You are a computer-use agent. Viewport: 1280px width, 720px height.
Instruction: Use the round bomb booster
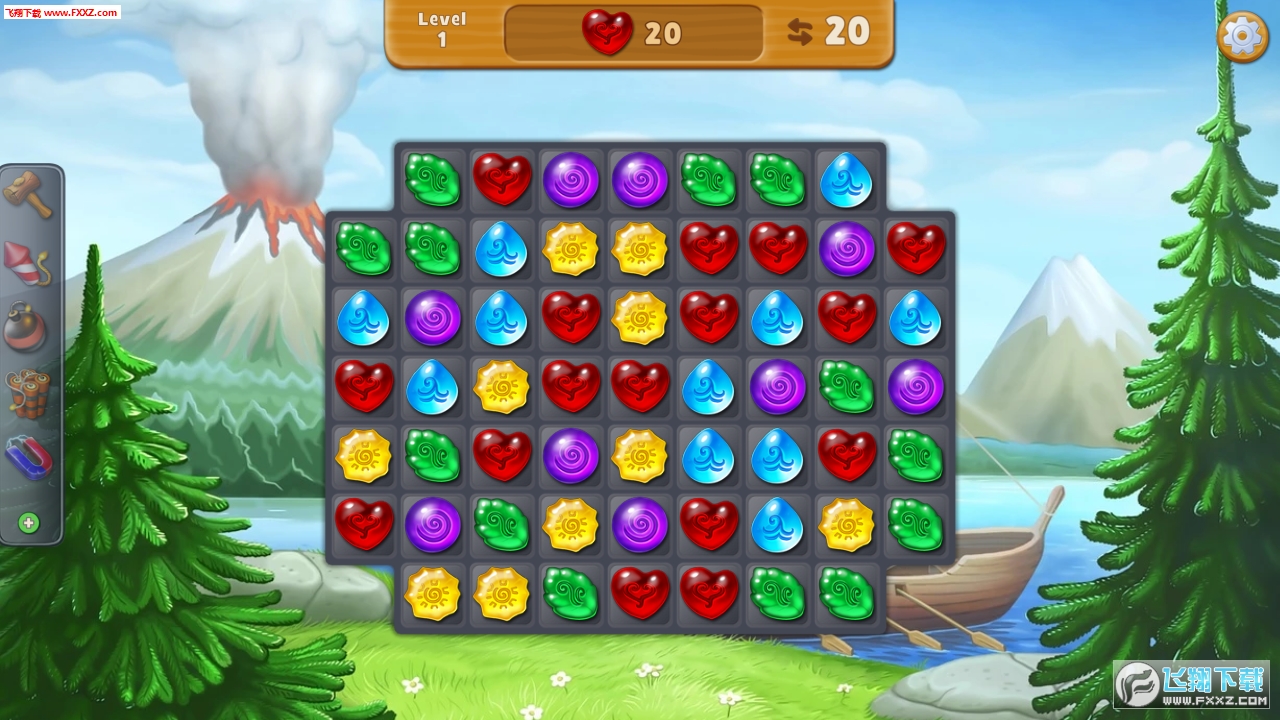pyautogui.click(x=28, y=327)
